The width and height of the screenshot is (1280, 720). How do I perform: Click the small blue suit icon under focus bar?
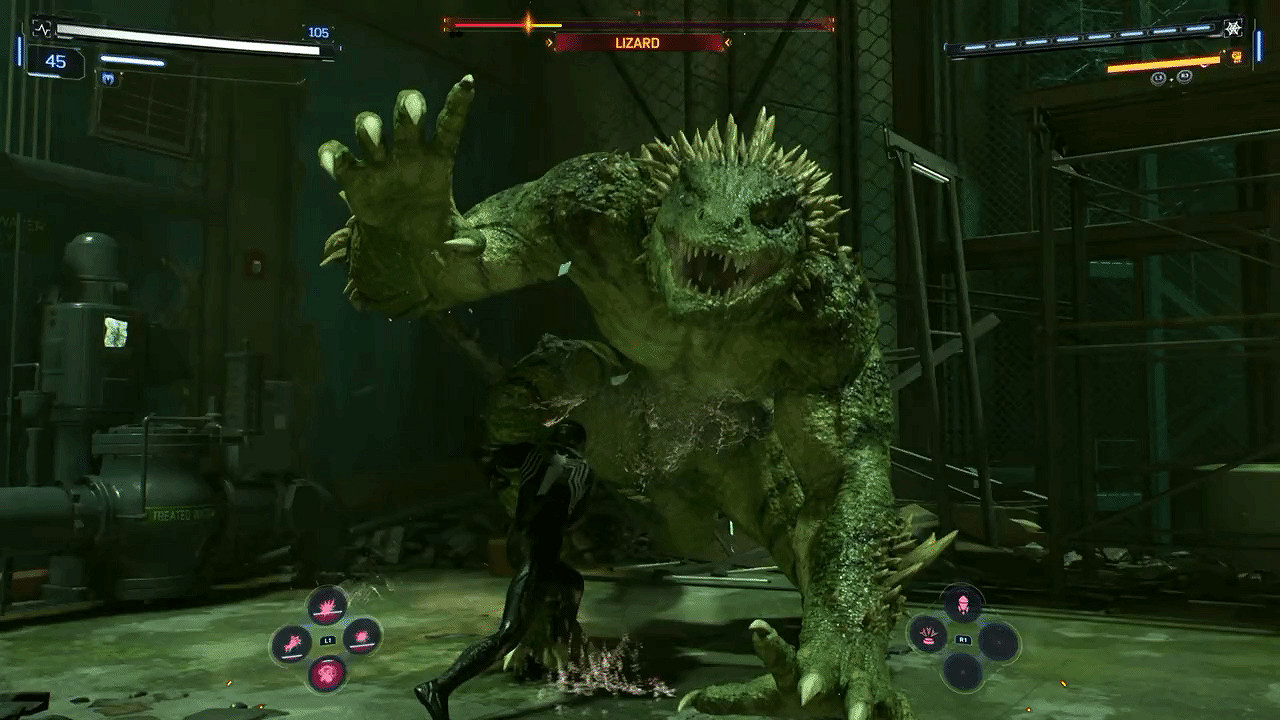[x=108, y=79]
